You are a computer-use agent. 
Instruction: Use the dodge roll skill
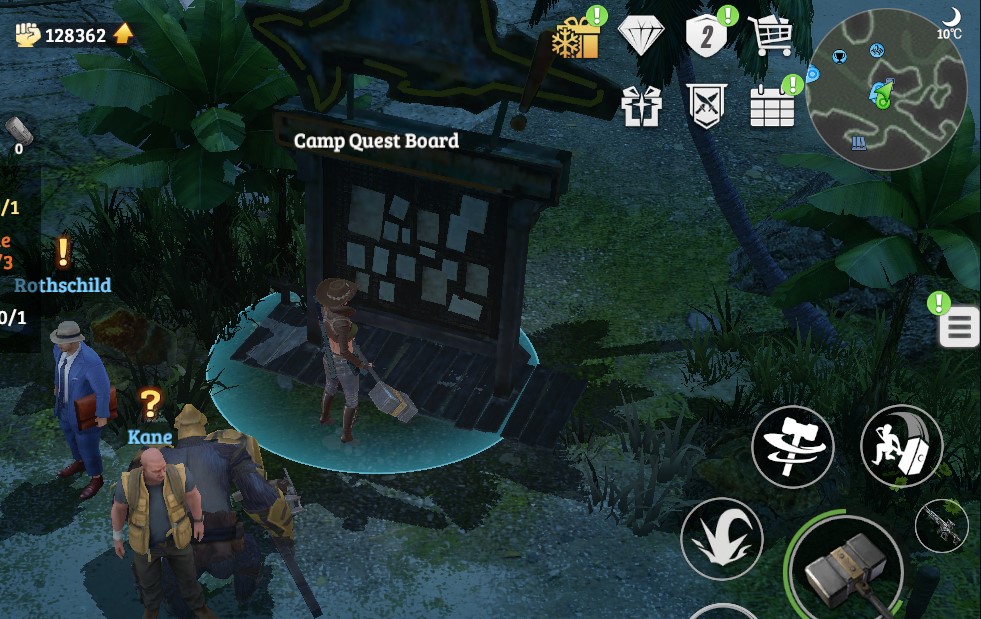901,446
